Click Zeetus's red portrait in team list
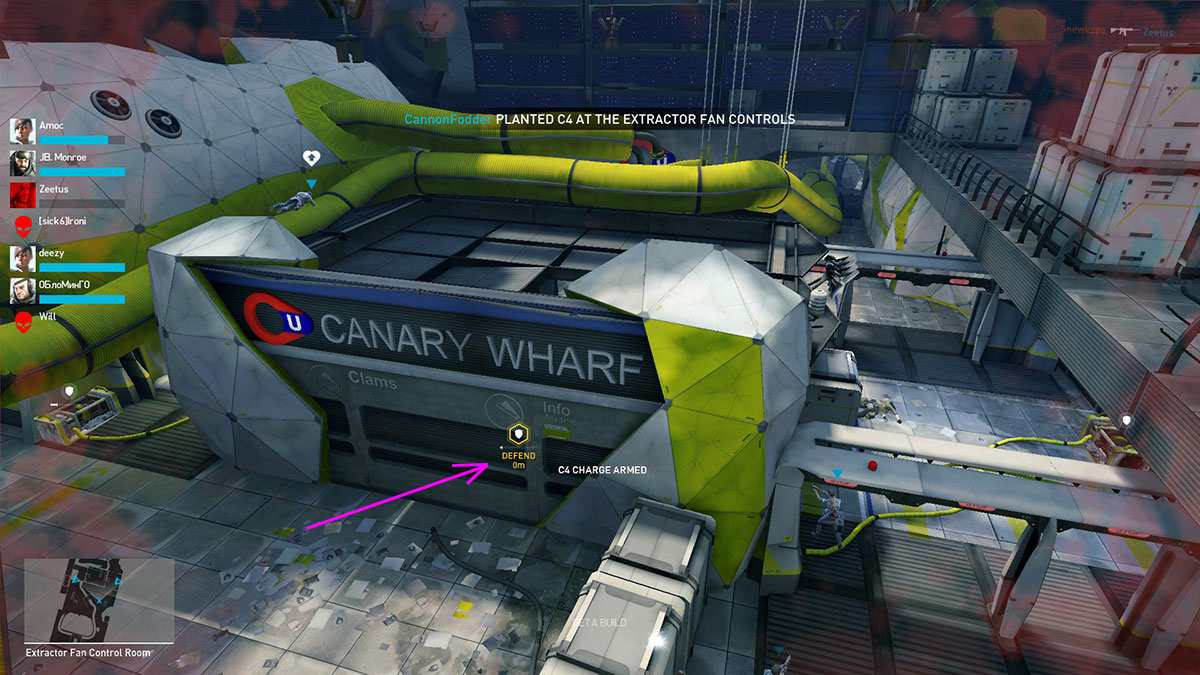Image resolution: width=1200 pixels, height=675 pixels. click(x=22, y=194)
